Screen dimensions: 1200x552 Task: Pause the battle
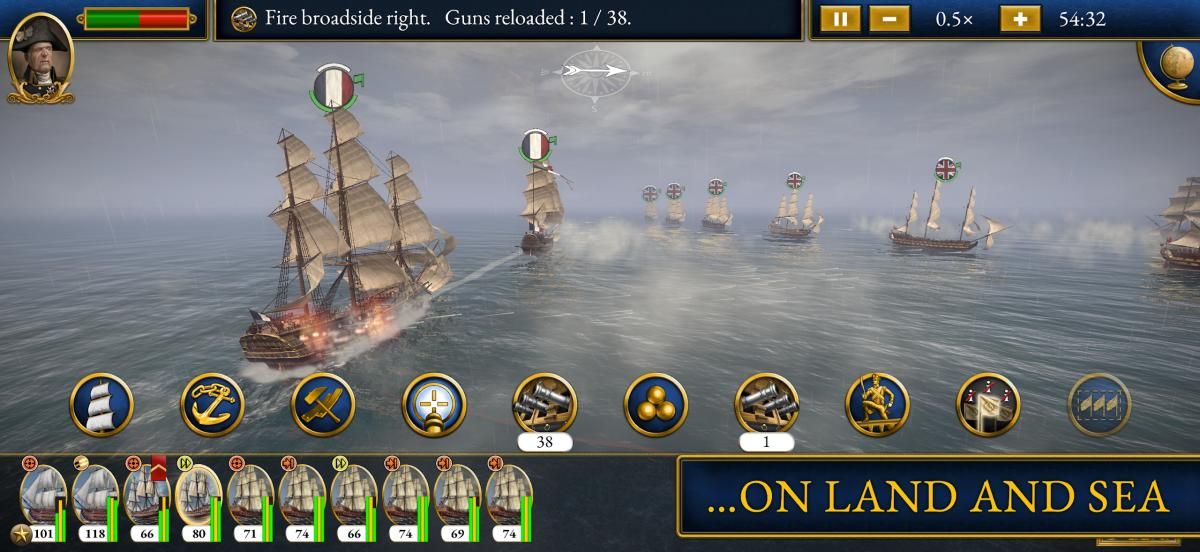[x=840, y=19]
